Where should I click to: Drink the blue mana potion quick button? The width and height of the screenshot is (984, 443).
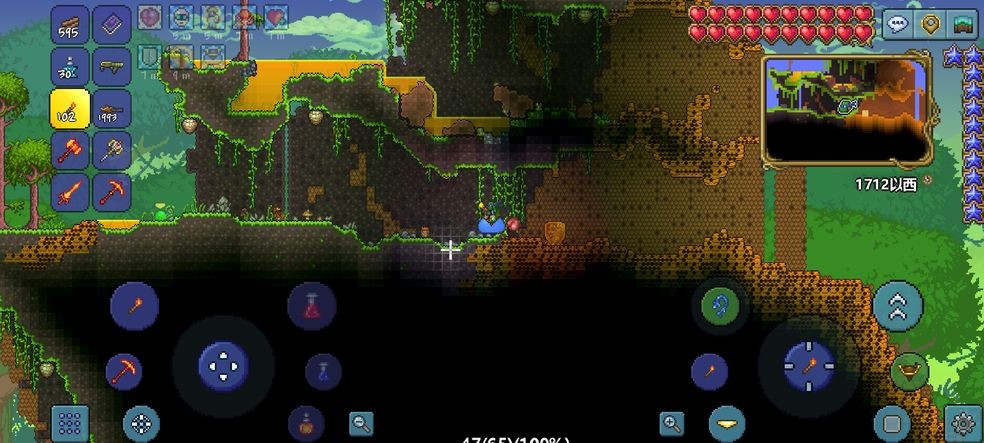(x=323, y=372)
